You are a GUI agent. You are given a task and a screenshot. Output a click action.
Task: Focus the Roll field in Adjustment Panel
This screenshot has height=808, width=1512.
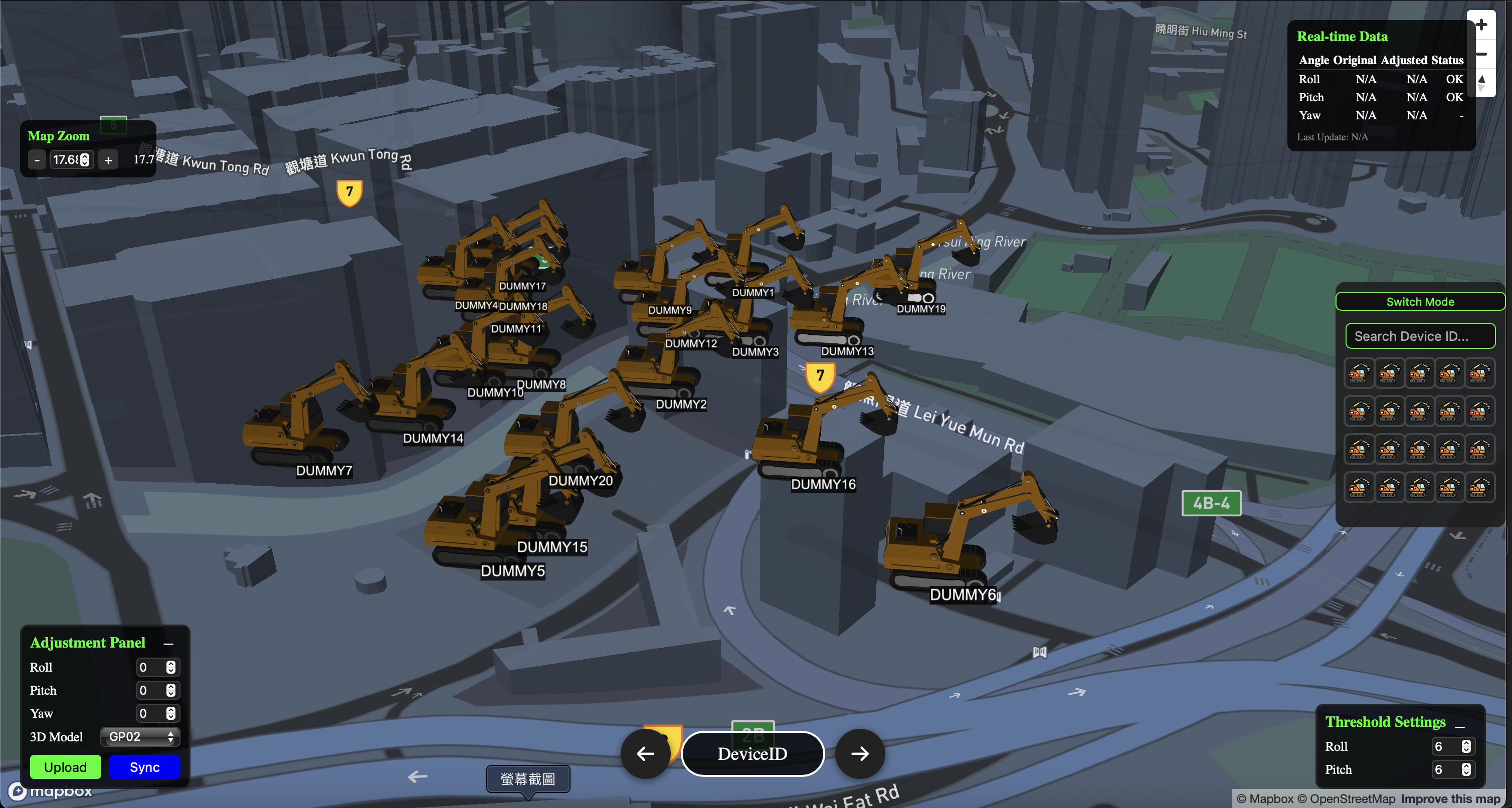click(x=151, y=667)
